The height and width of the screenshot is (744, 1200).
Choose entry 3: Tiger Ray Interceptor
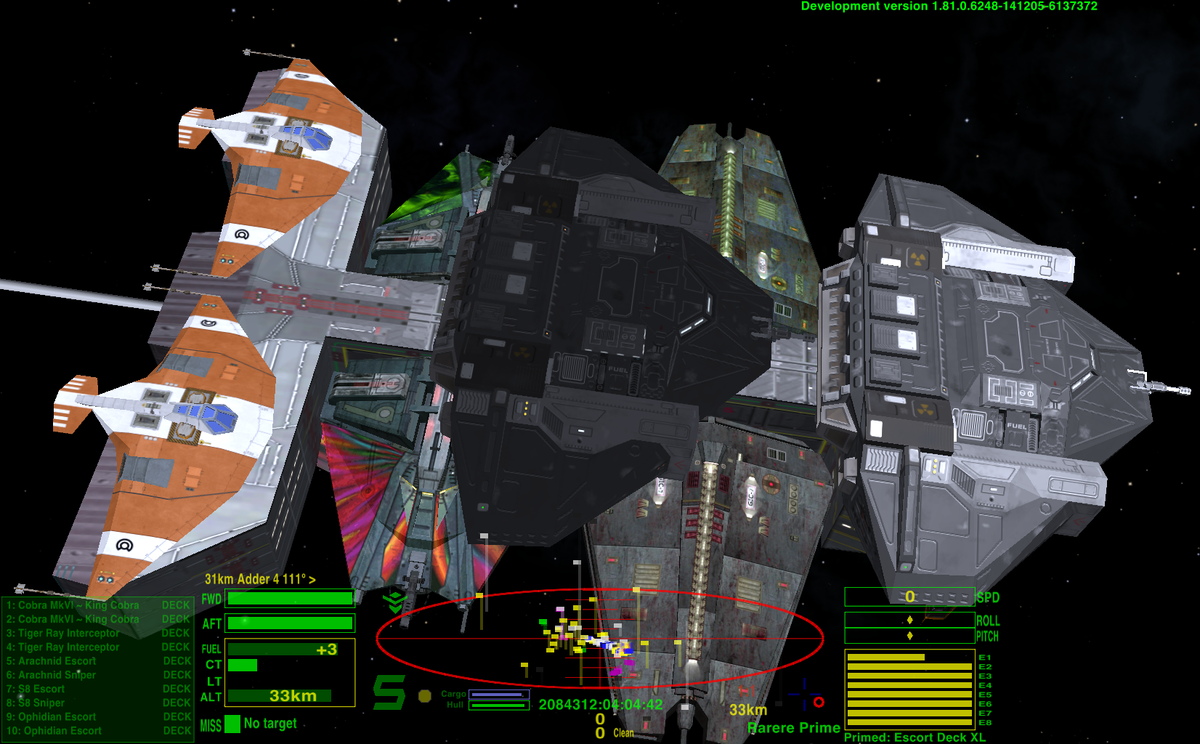[x=64, y=633]
